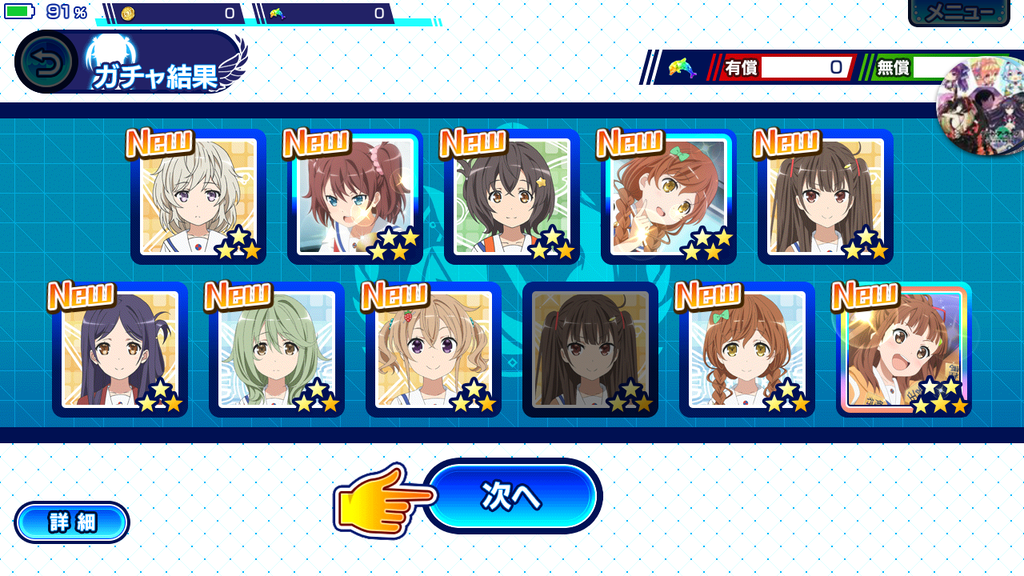Screen dimensions: 1024x576
Task: Choose the three-star rainbow-framed card
Action: click(x=904, y=350)
